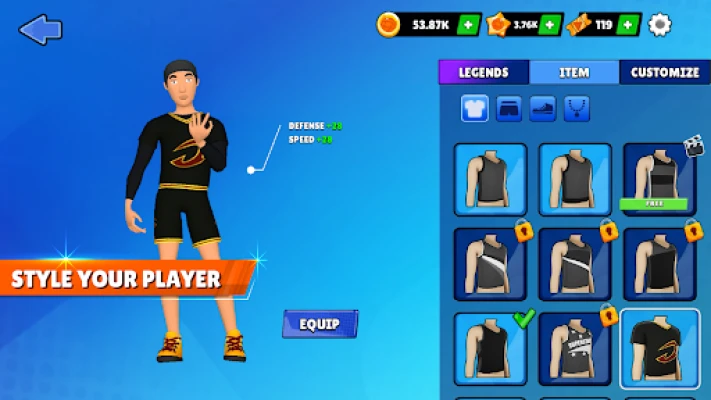This screenshot has width=711, height=400.
Task: Select the Item tab
Action: coord(574,72)
